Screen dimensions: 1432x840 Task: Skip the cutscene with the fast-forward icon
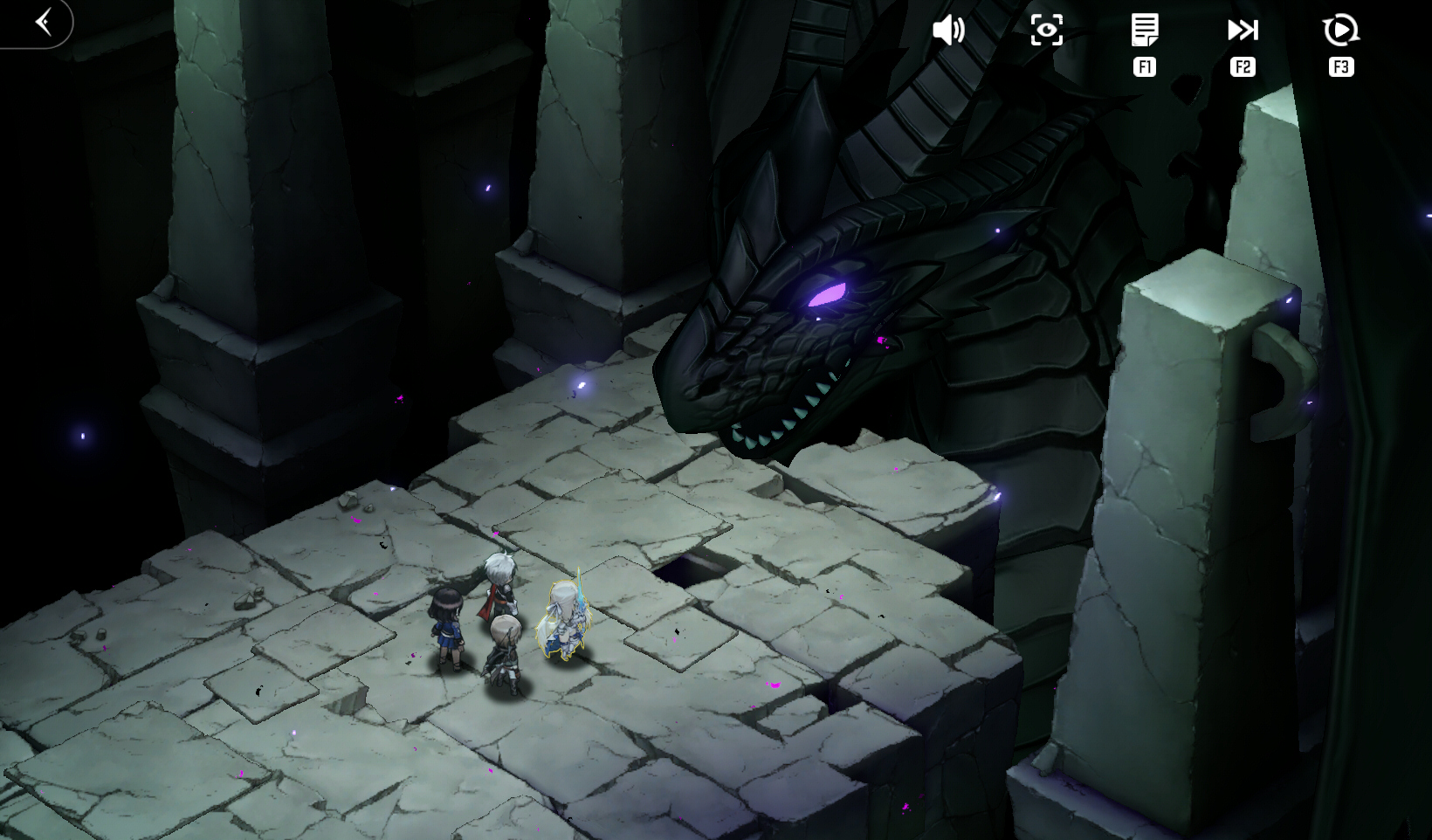coord(1243,31)
